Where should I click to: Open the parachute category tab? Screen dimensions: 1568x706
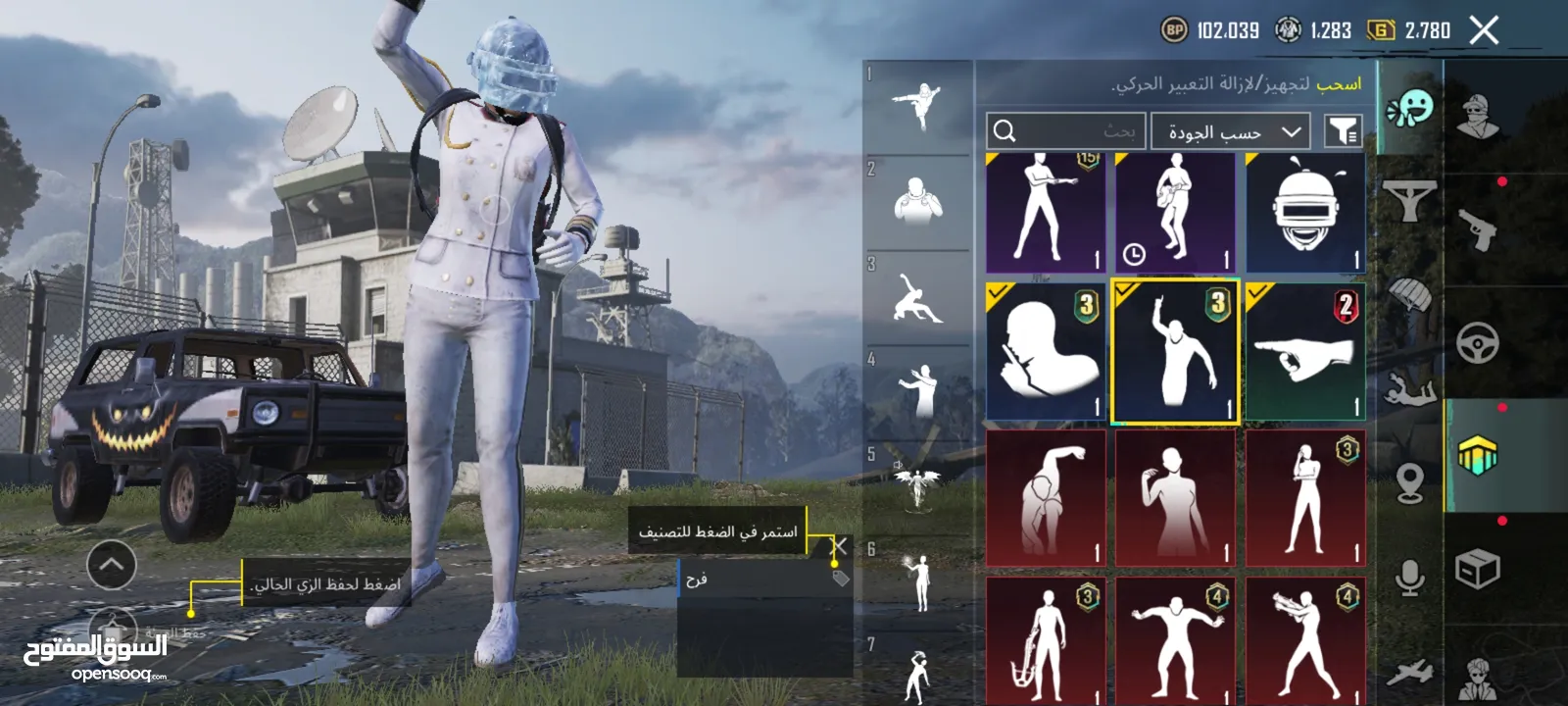[x=1410, y=294]
